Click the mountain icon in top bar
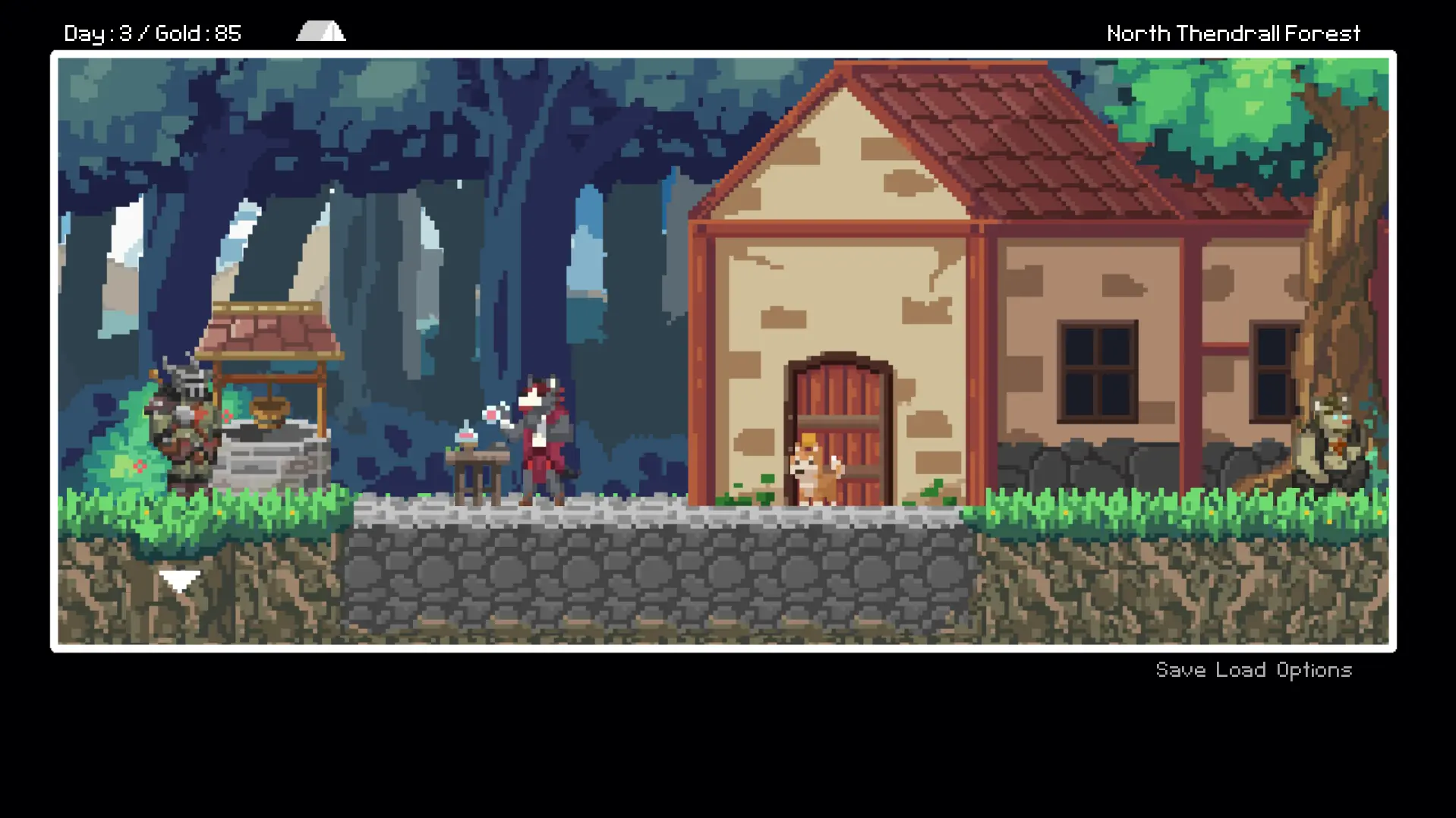The width and height of the screenshot is (1456, 818). [321, 31]
